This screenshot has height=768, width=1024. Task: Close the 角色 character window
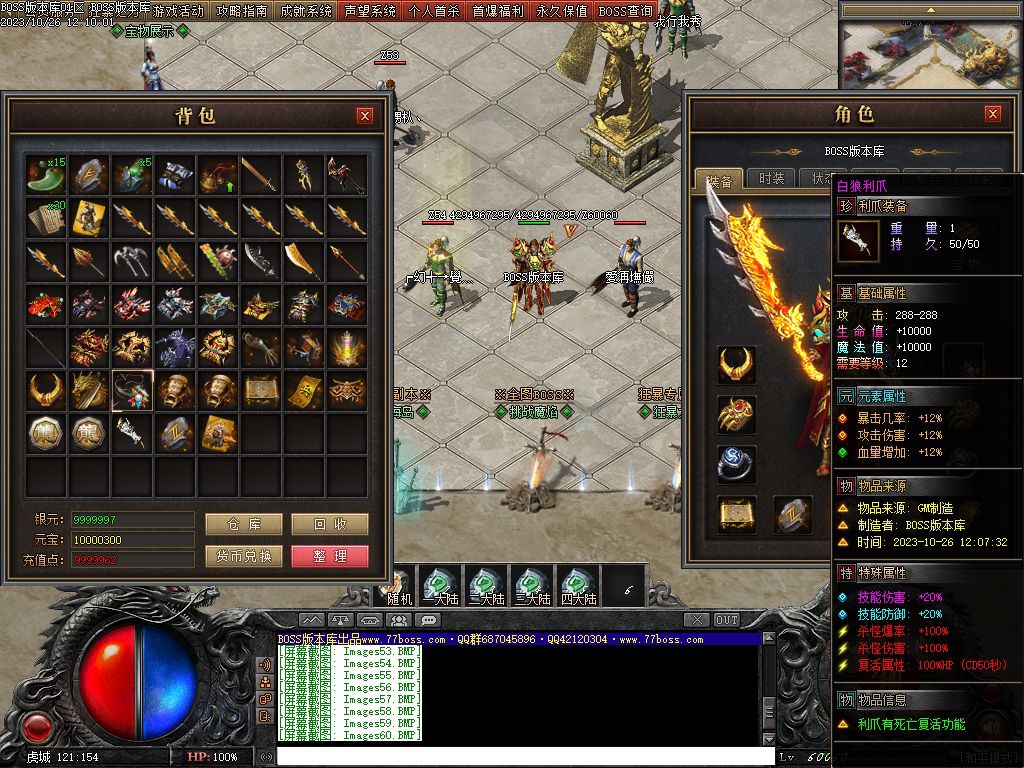992,114
